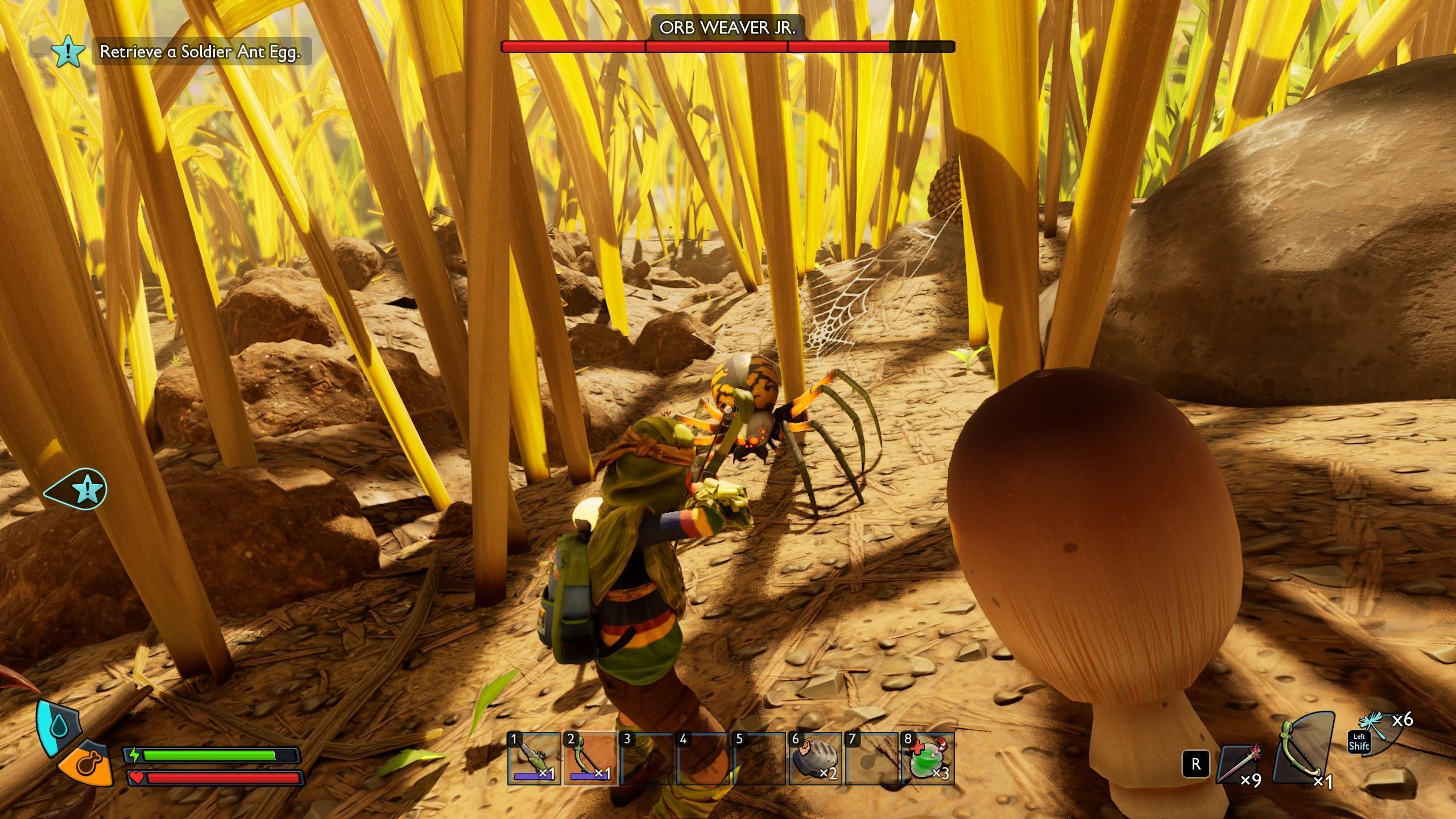Select the arrow ammo icon showing x9

point(1241,764)
